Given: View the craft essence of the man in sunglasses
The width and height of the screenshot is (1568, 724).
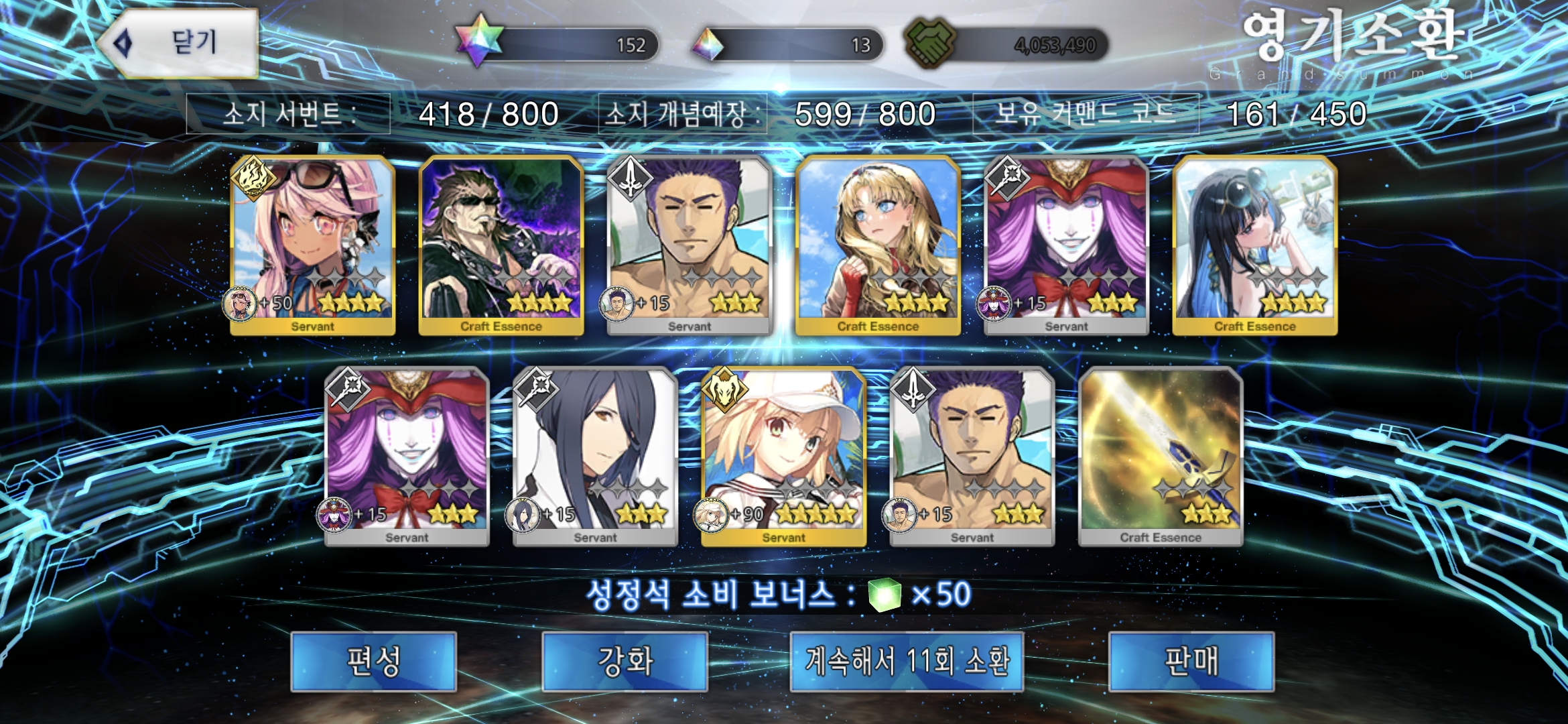Looking at the screenshot, I should [x=501, y=245].
